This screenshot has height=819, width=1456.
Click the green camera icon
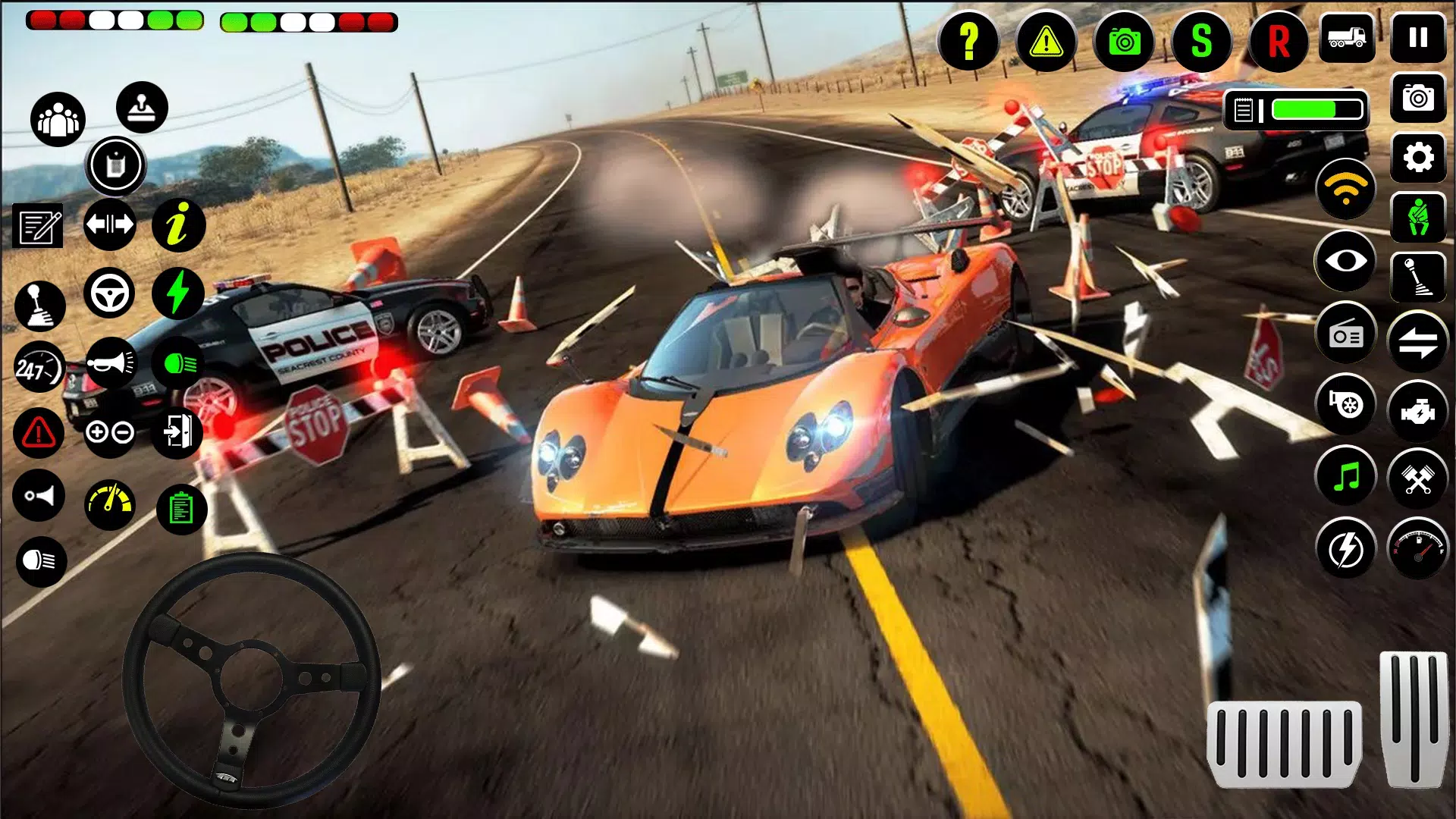point(1124,41)
